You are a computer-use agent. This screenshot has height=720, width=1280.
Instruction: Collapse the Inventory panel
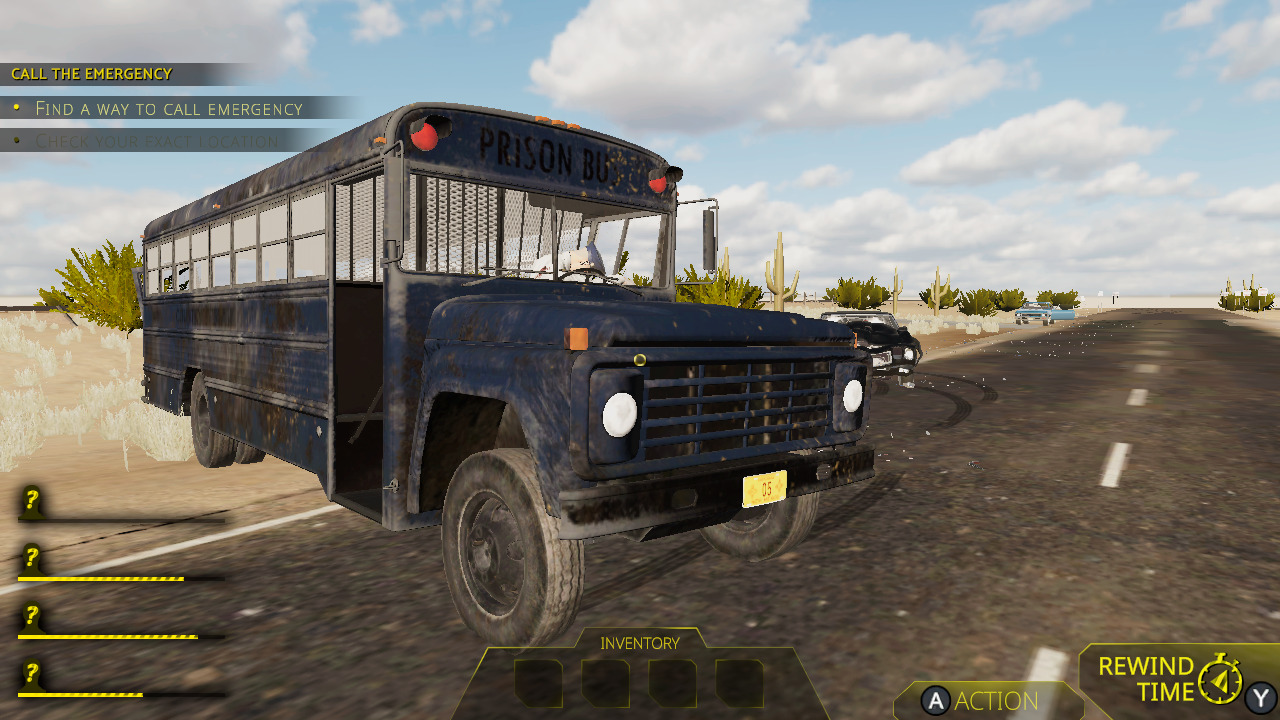[638, 643]
